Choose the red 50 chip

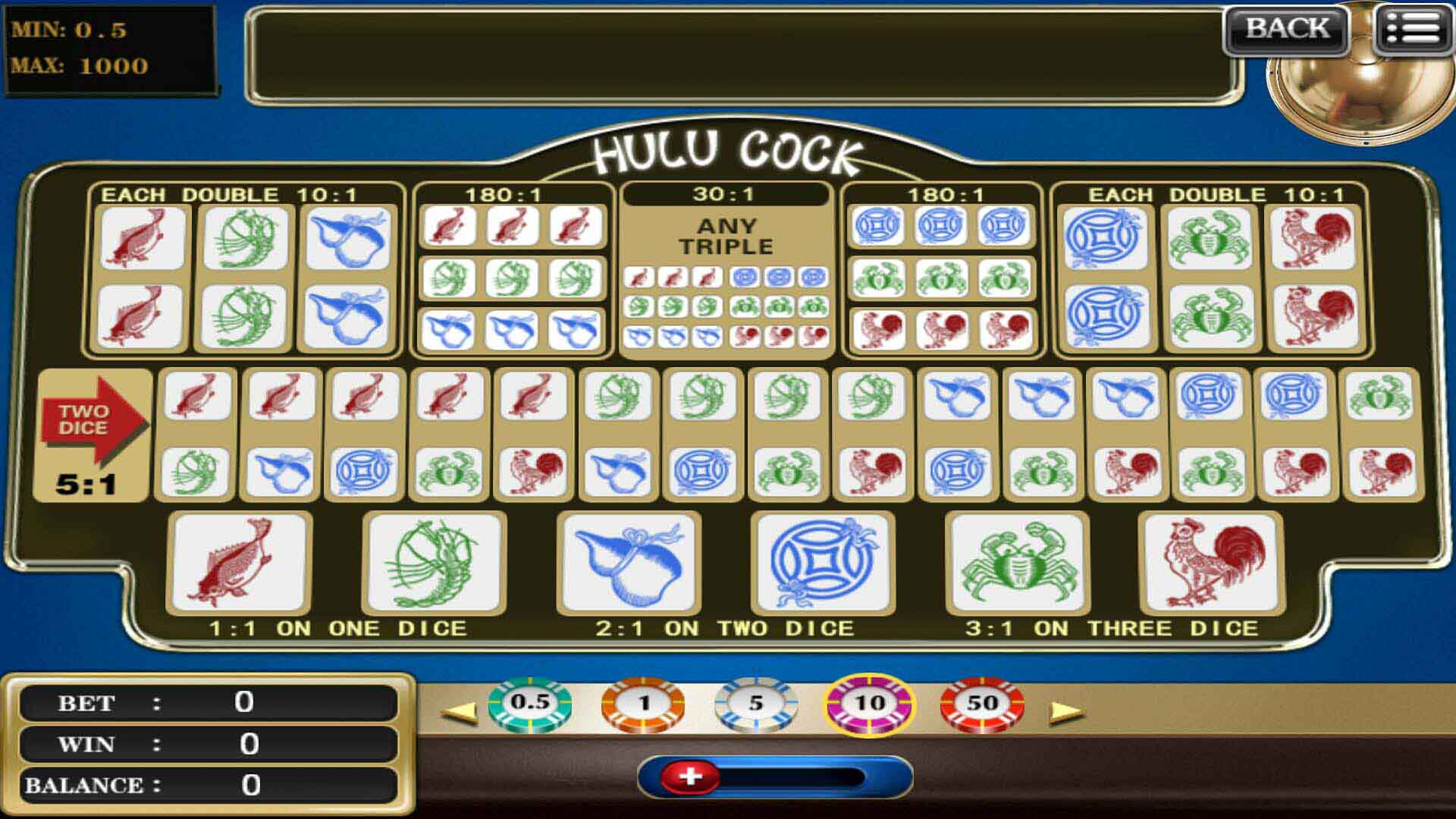(x=982, y=704)
